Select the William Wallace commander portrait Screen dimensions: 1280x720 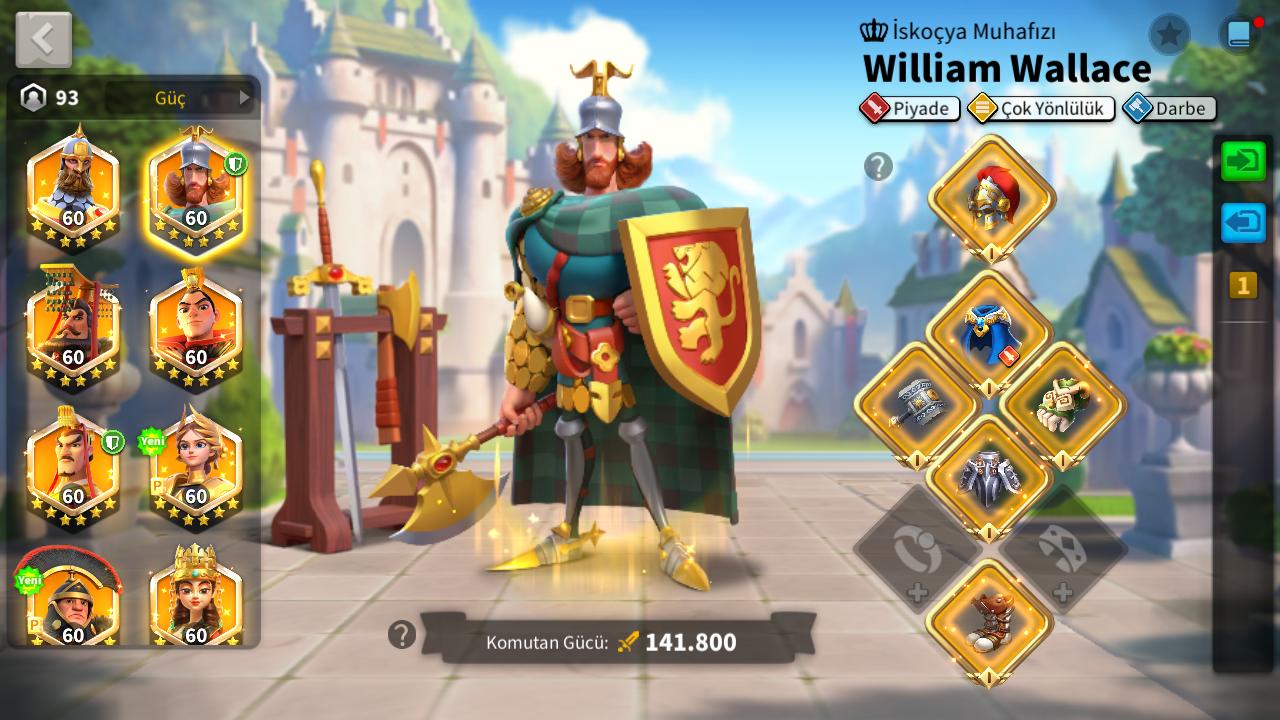point(196,189)
